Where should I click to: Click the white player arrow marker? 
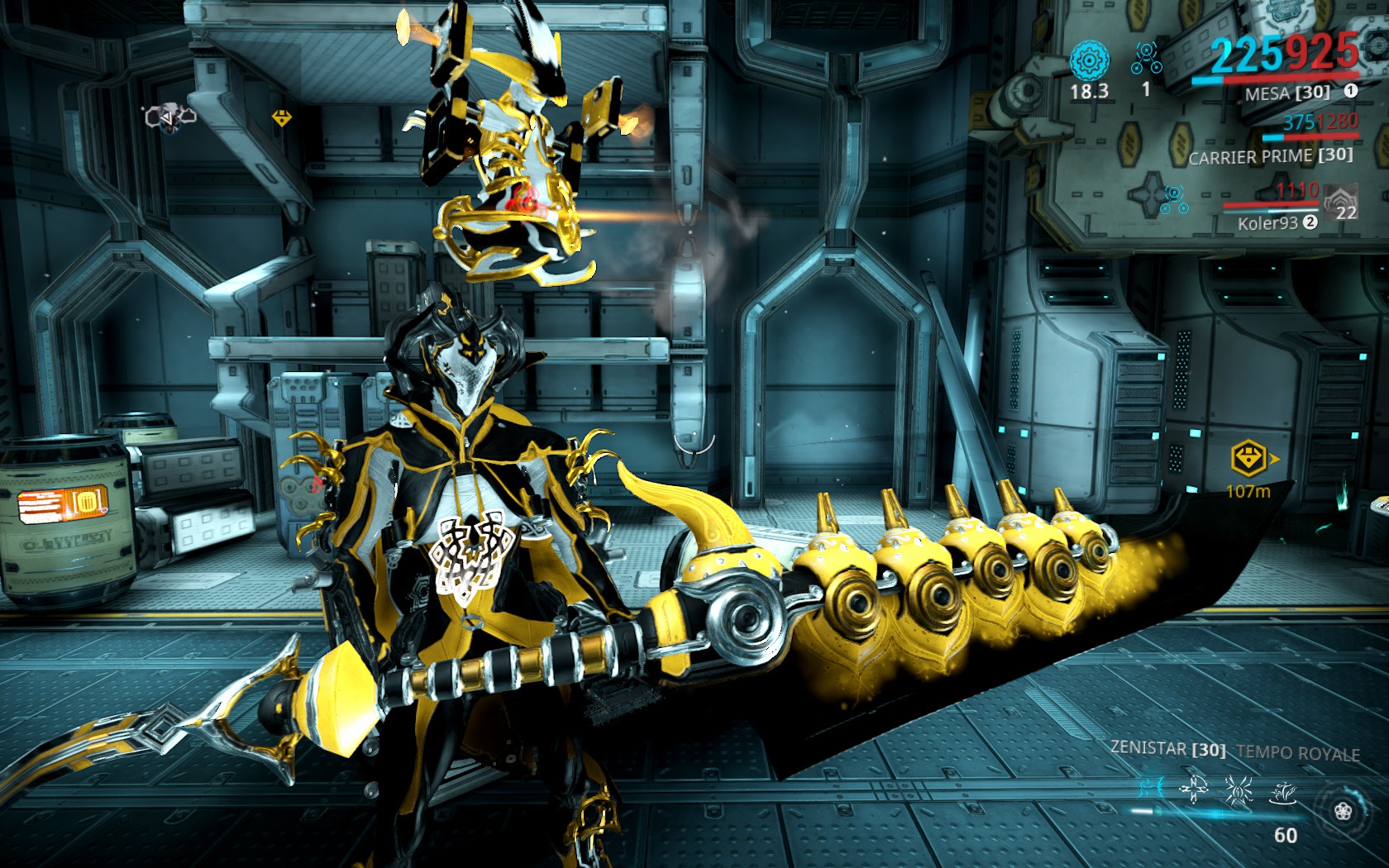pyautogui.click(x=169, y=118)
